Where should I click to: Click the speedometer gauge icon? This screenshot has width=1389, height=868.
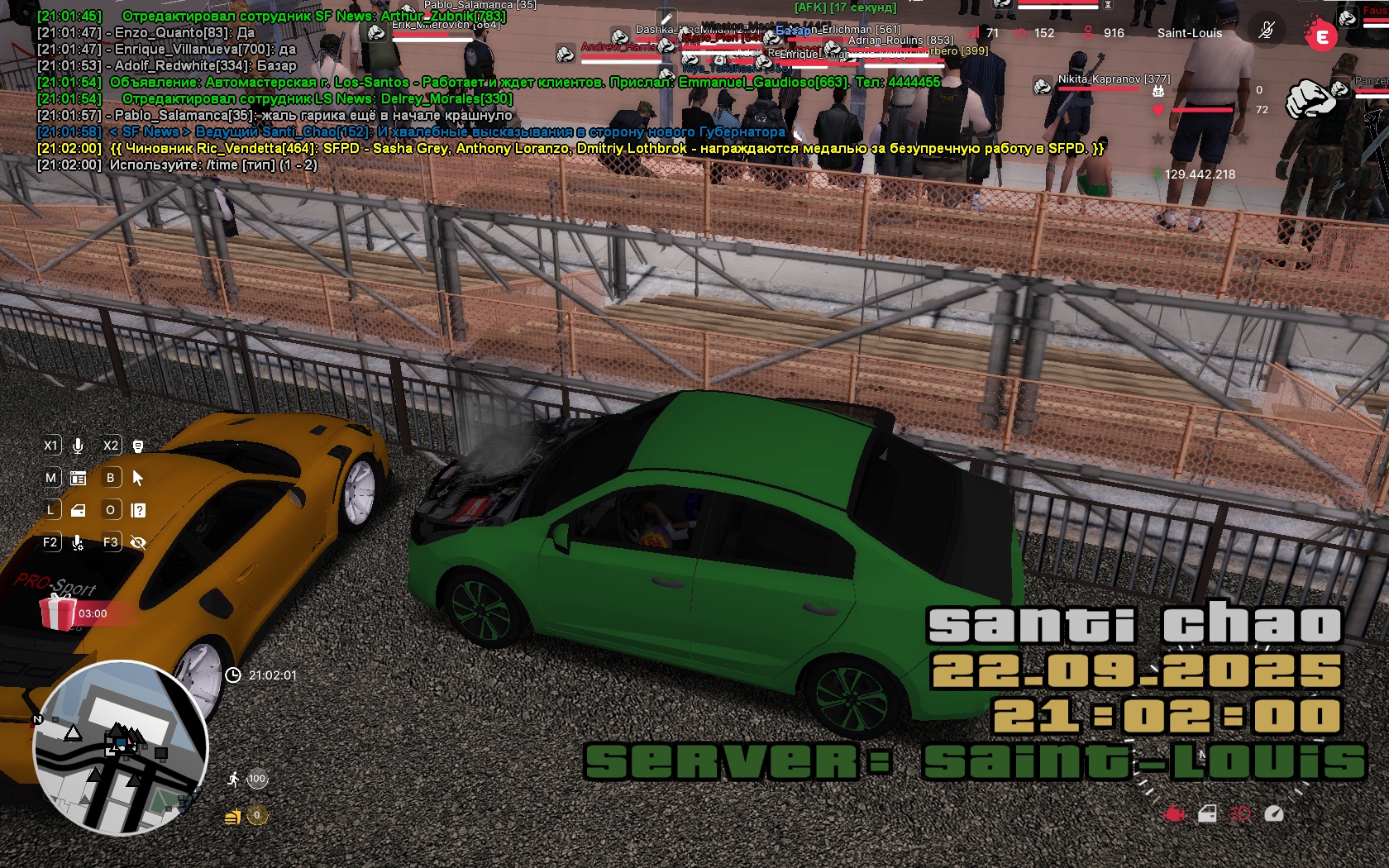[1274, 814]
